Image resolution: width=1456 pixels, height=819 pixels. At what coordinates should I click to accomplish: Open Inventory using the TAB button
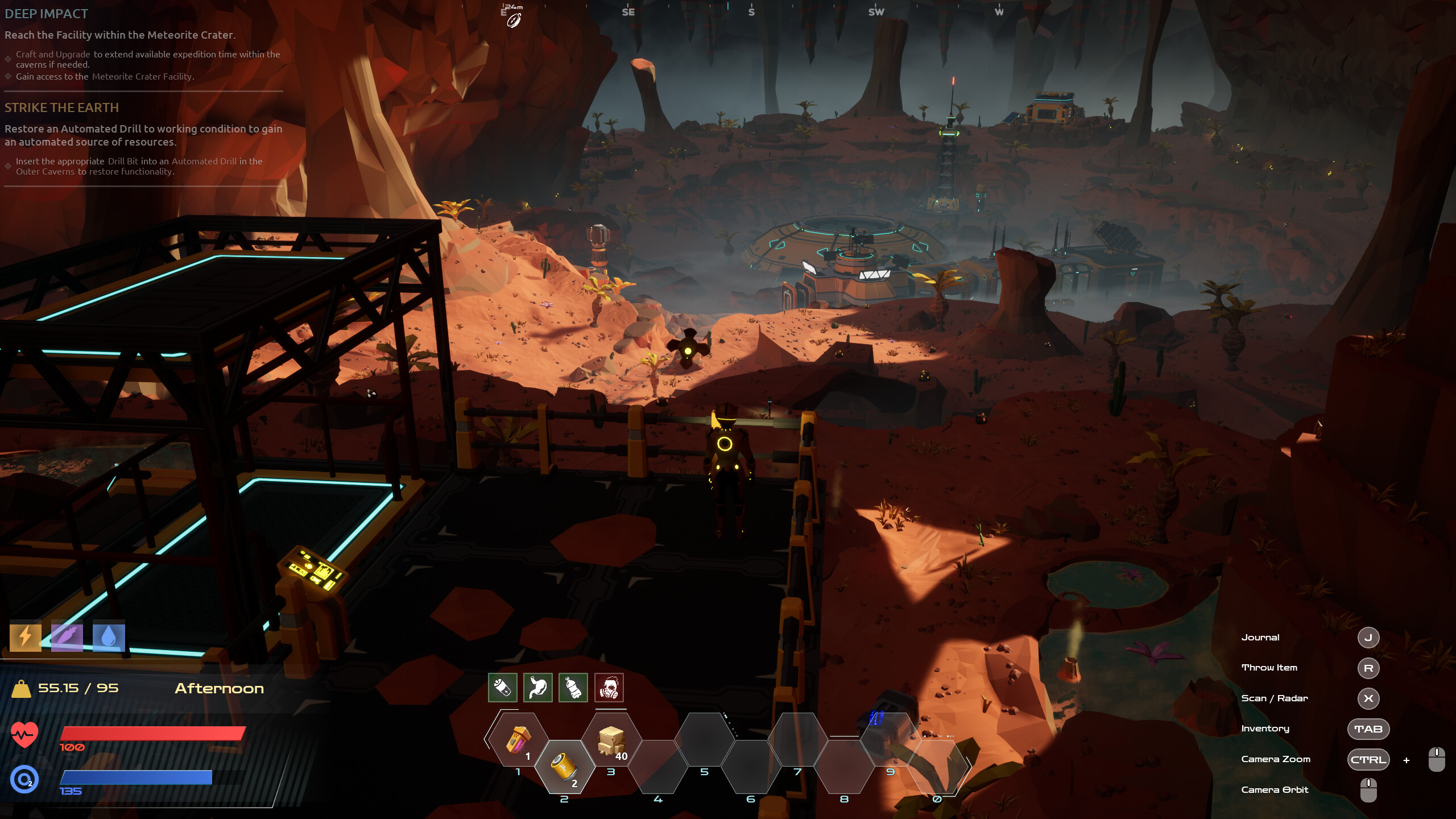pos(1368,729)
